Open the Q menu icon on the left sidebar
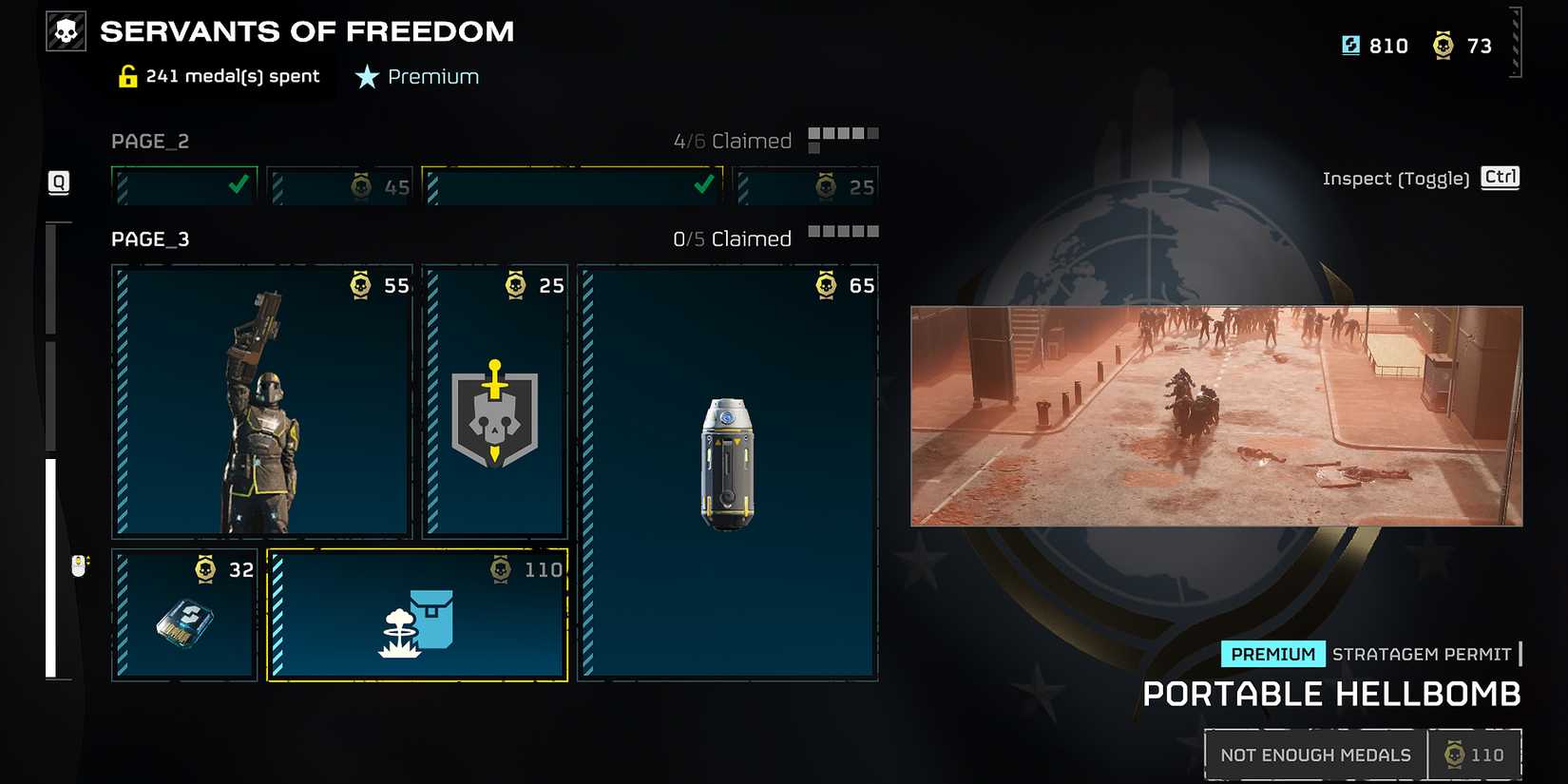Image resolution: width=1568 pixels, height=784 pixels. [x=58, y=182]
